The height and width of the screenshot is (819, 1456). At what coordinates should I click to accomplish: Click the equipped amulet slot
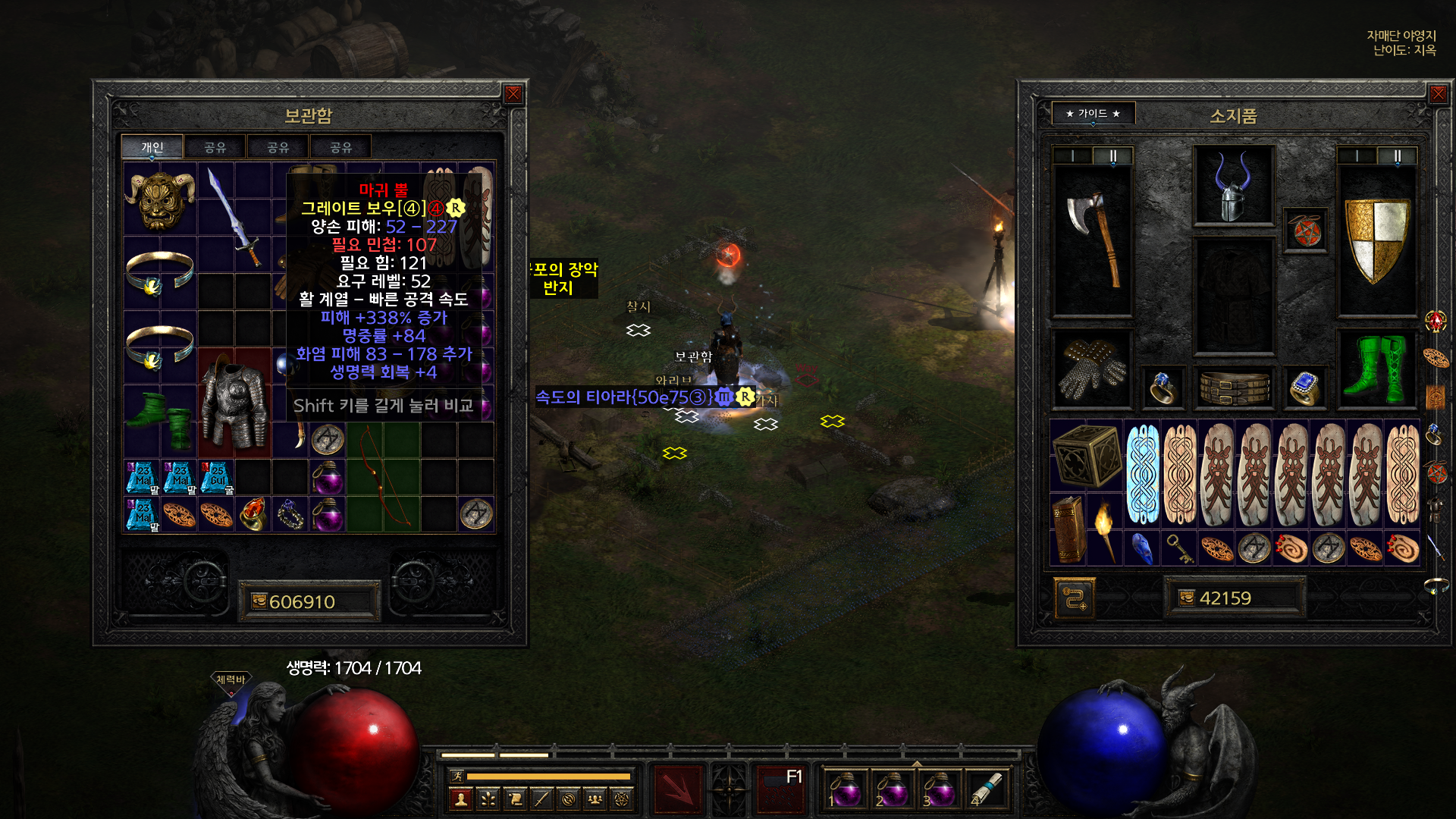[1306, 231]
